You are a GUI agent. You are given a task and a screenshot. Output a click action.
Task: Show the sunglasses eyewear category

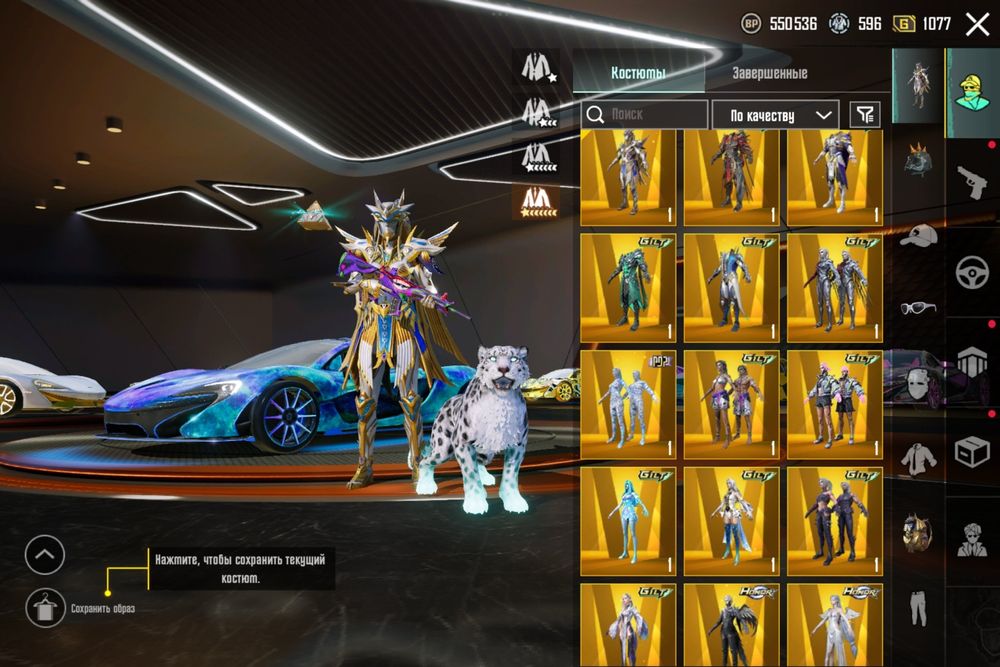pyautogui.click(x=918, y=307)
